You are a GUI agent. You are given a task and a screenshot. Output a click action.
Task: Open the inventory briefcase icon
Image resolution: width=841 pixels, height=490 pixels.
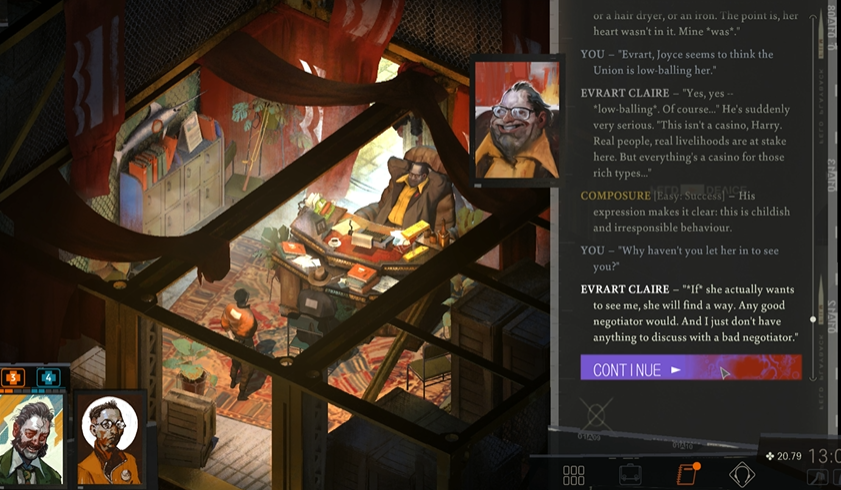point(630,475)
